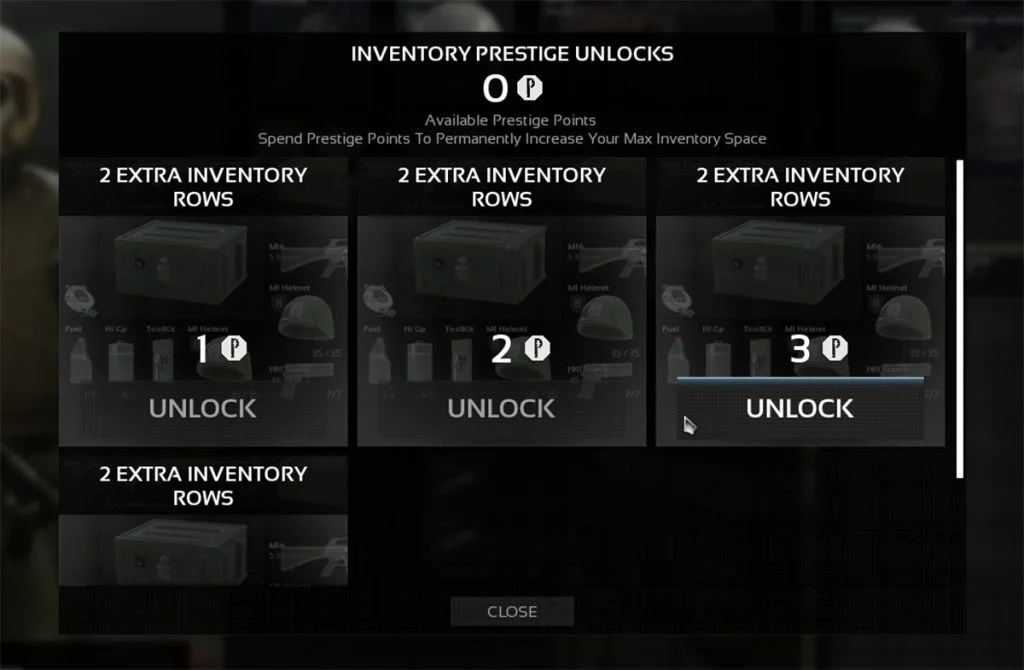This screenshot has width=1024, height=670.
Task: Unlock the 3 prestige point inventory rows
Action: [800, 408]
